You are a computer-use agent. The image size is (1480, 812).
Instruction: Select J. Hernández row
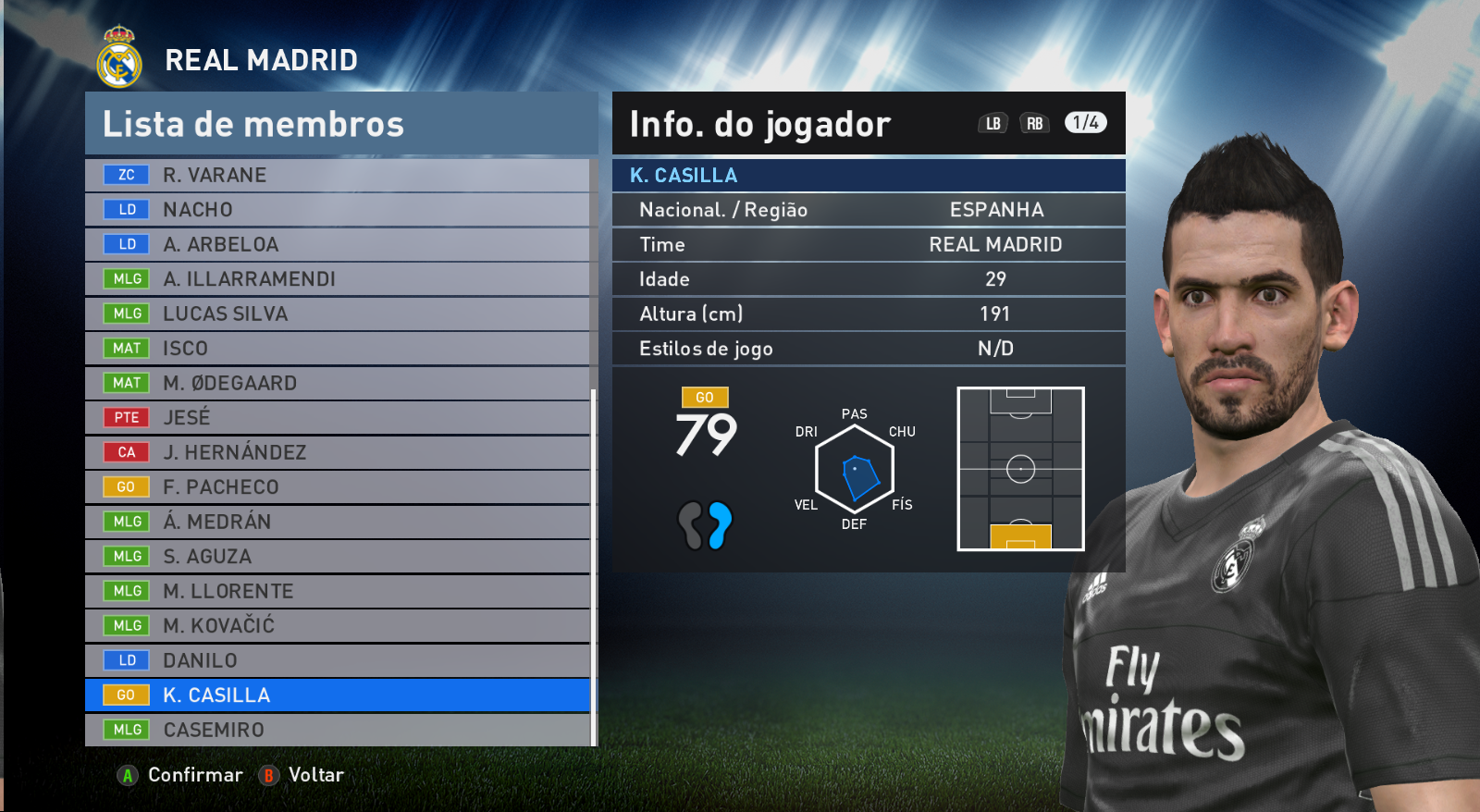click(338, 452)
